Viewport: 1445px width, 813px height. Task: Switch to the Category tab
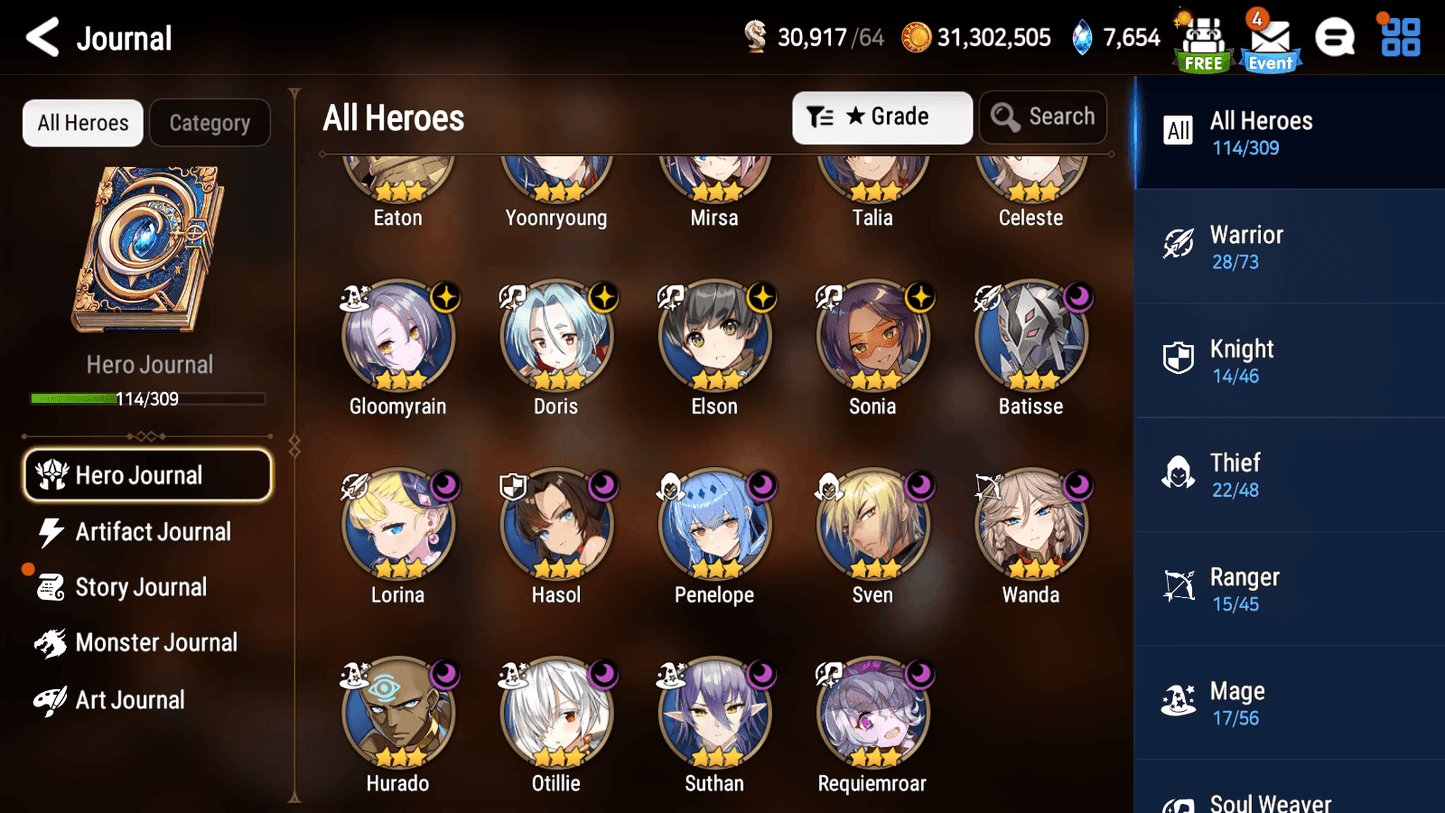tap(210, 123)
